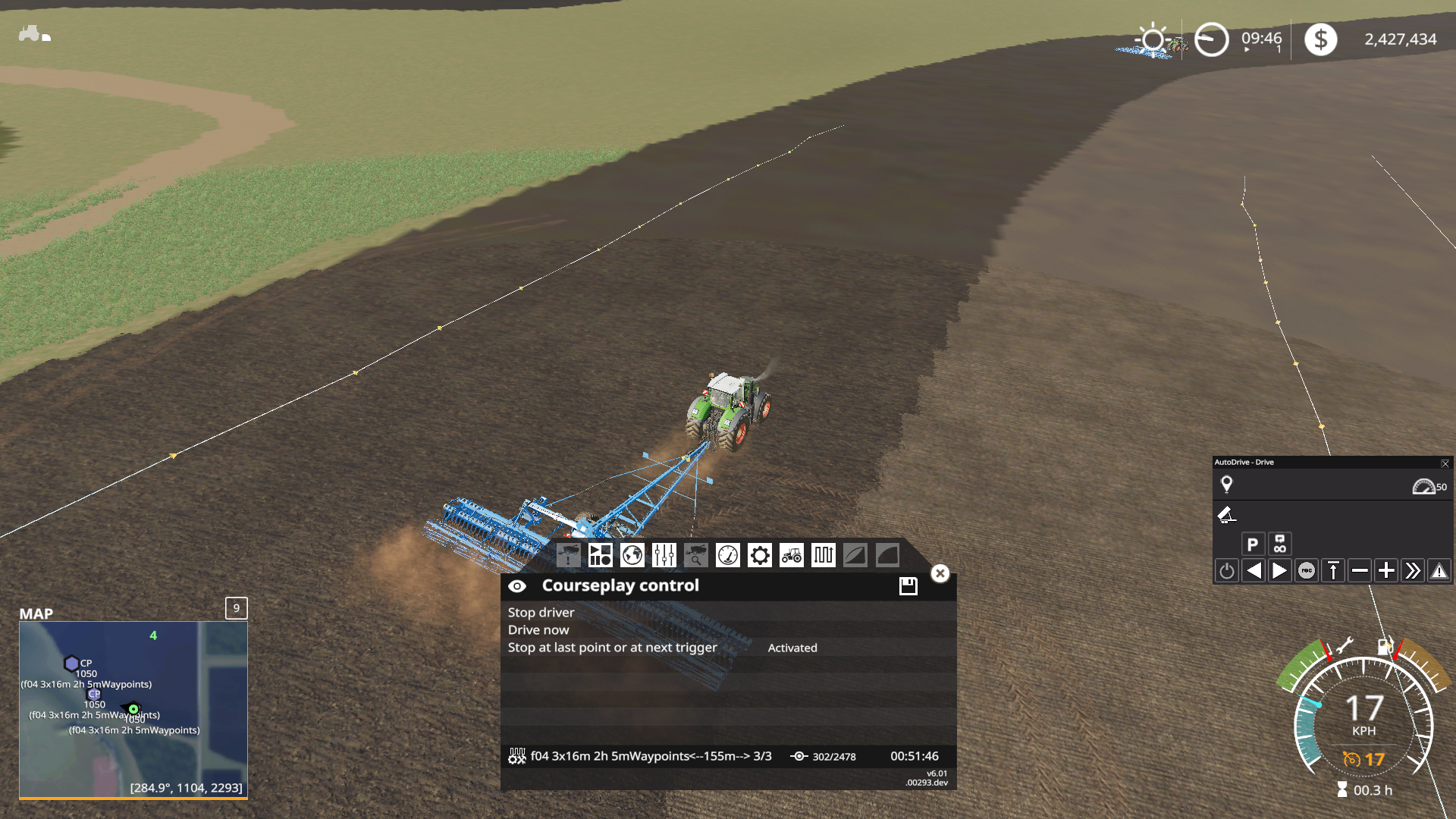Click the AutoDrive warning triangle button
Image resolution: width=1456 pixels, height=819 pixels.
1439,570
